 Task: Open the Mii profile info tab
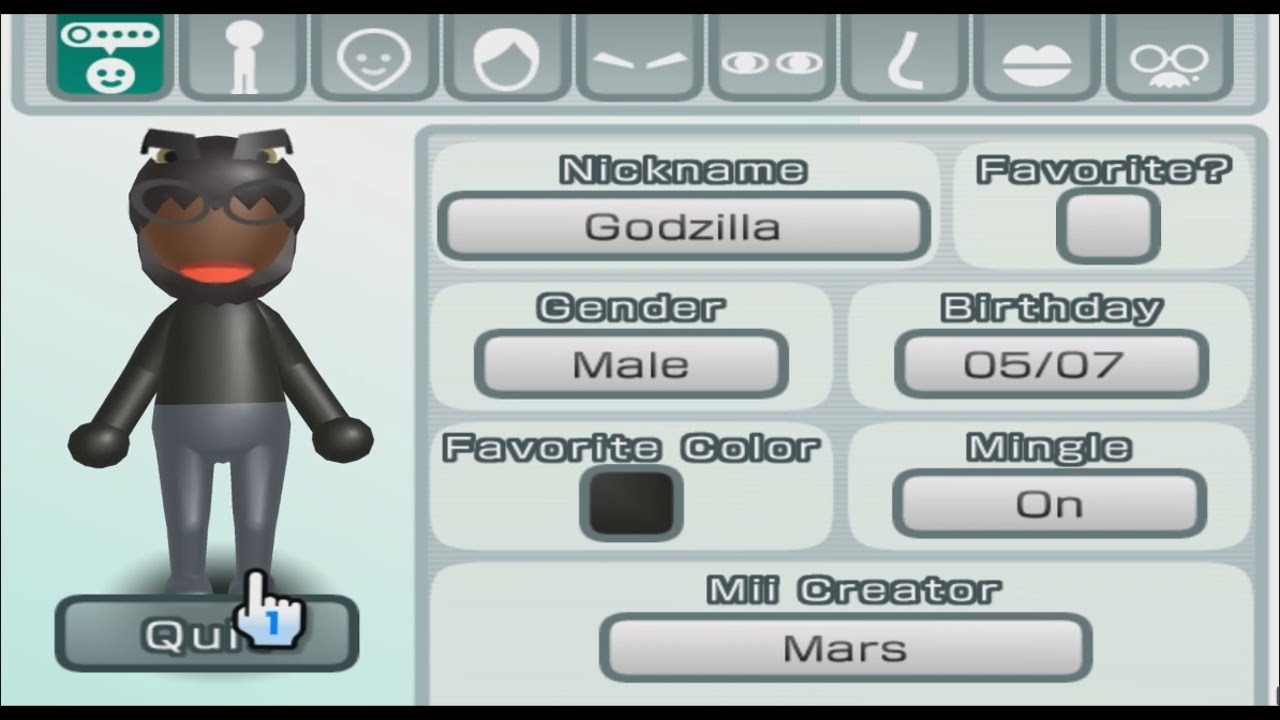point(108,57)
